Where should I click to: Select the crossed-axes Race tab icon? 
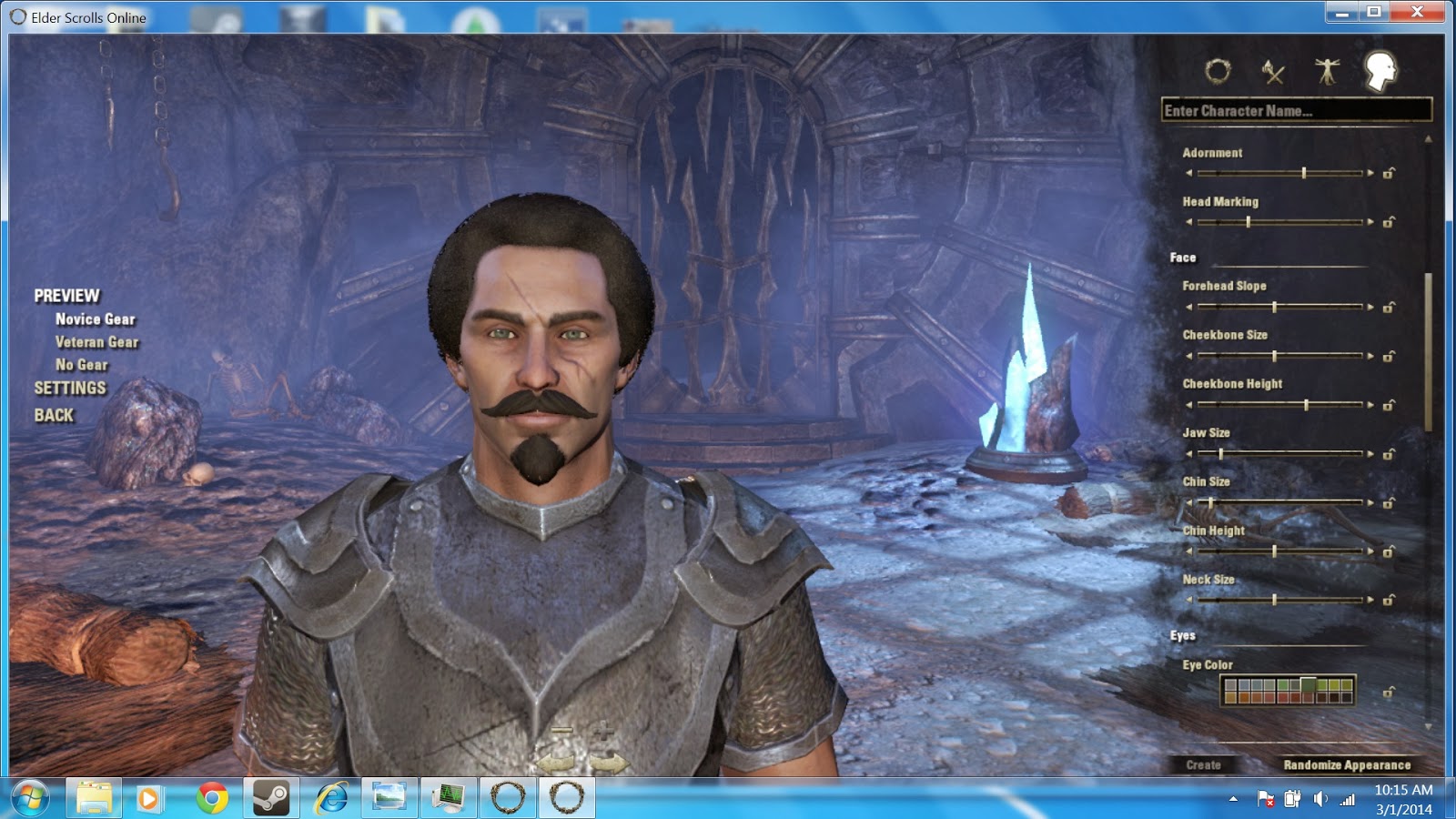[x=1274, y=73]
